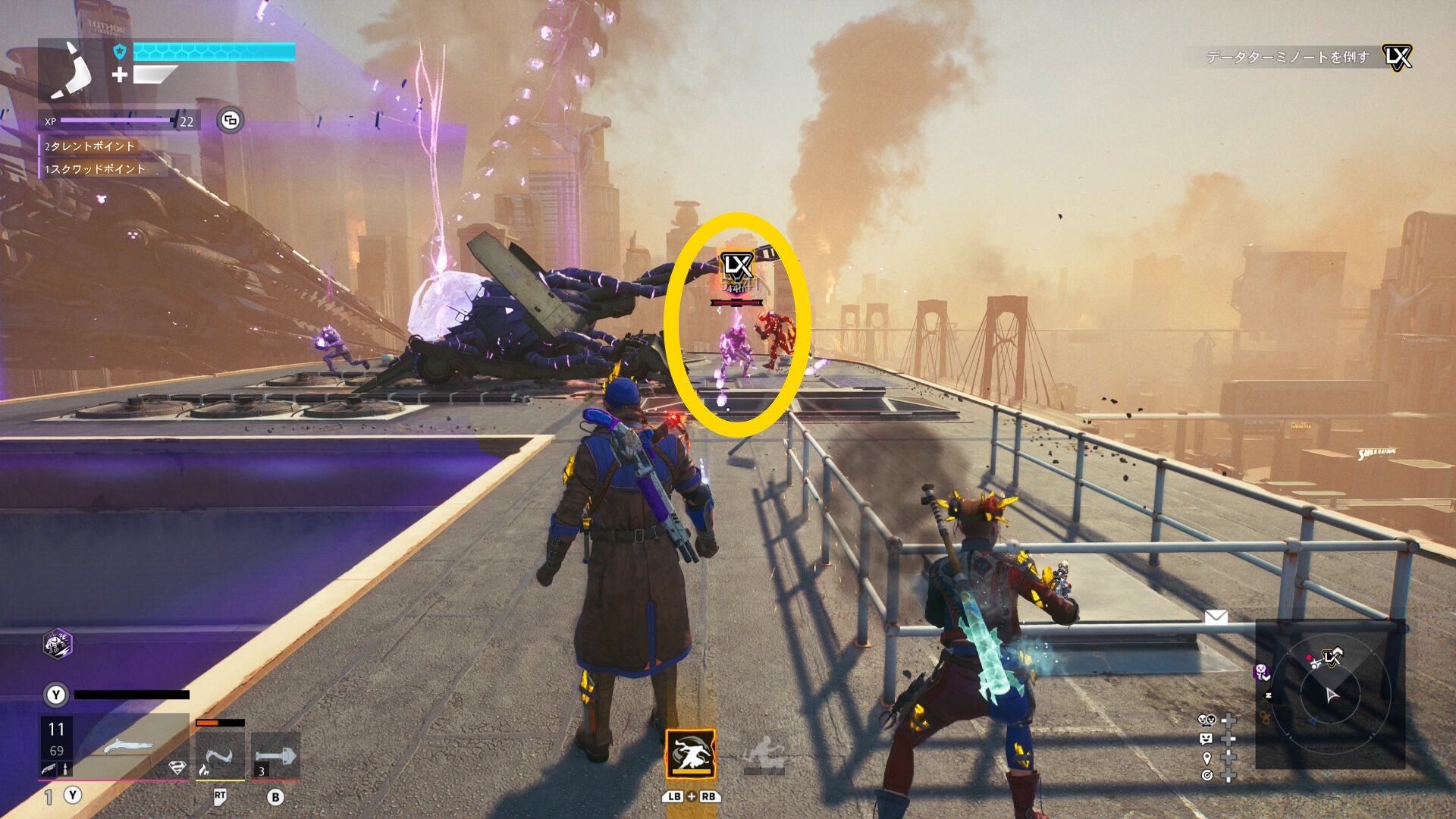Screen dimensions: 1456x819
Task: Open the 1 squad point notification
Action: (x=94, y=169)
